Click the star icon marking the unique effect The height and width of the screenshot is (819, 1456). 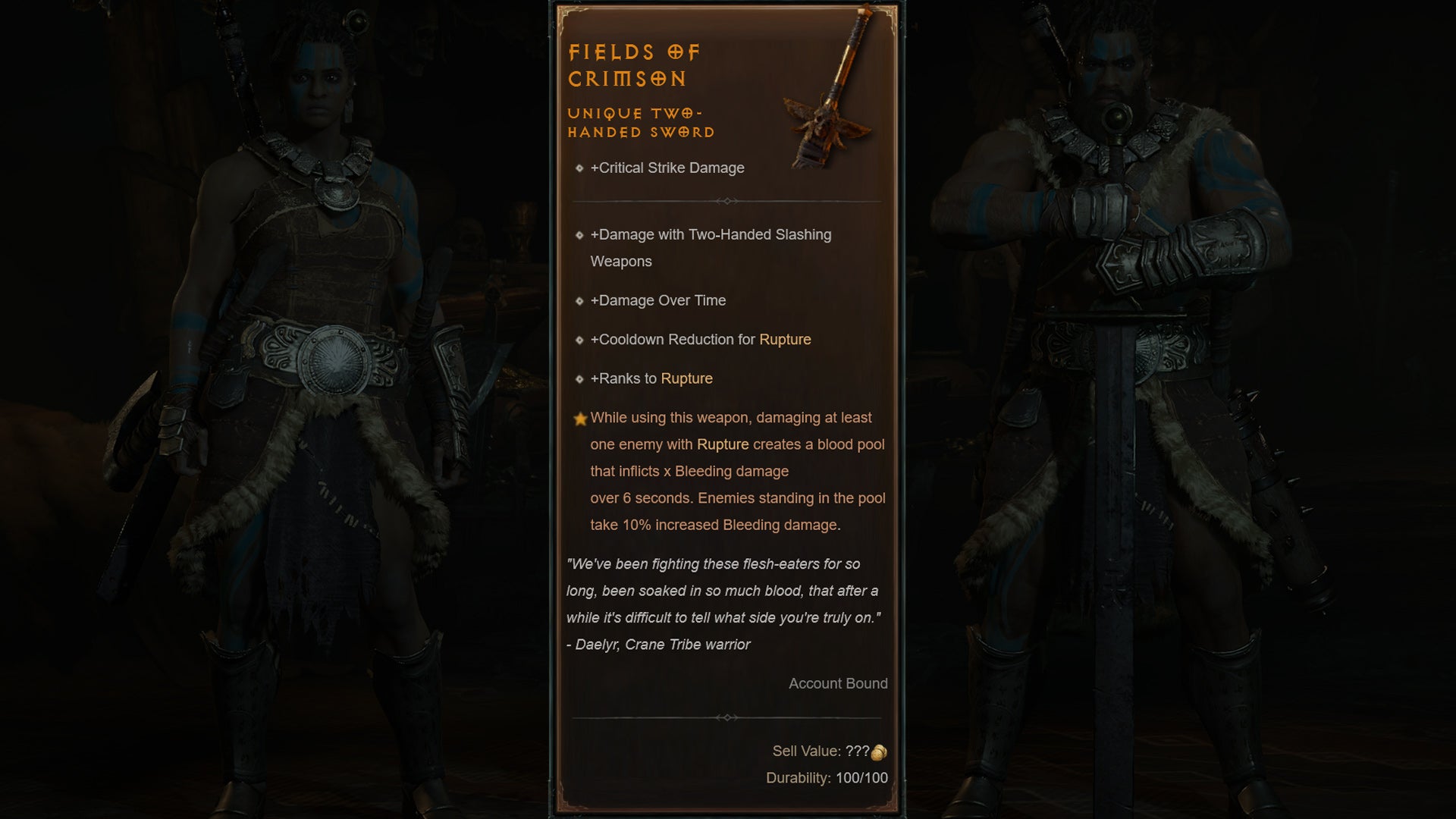(x=579, y=418)
